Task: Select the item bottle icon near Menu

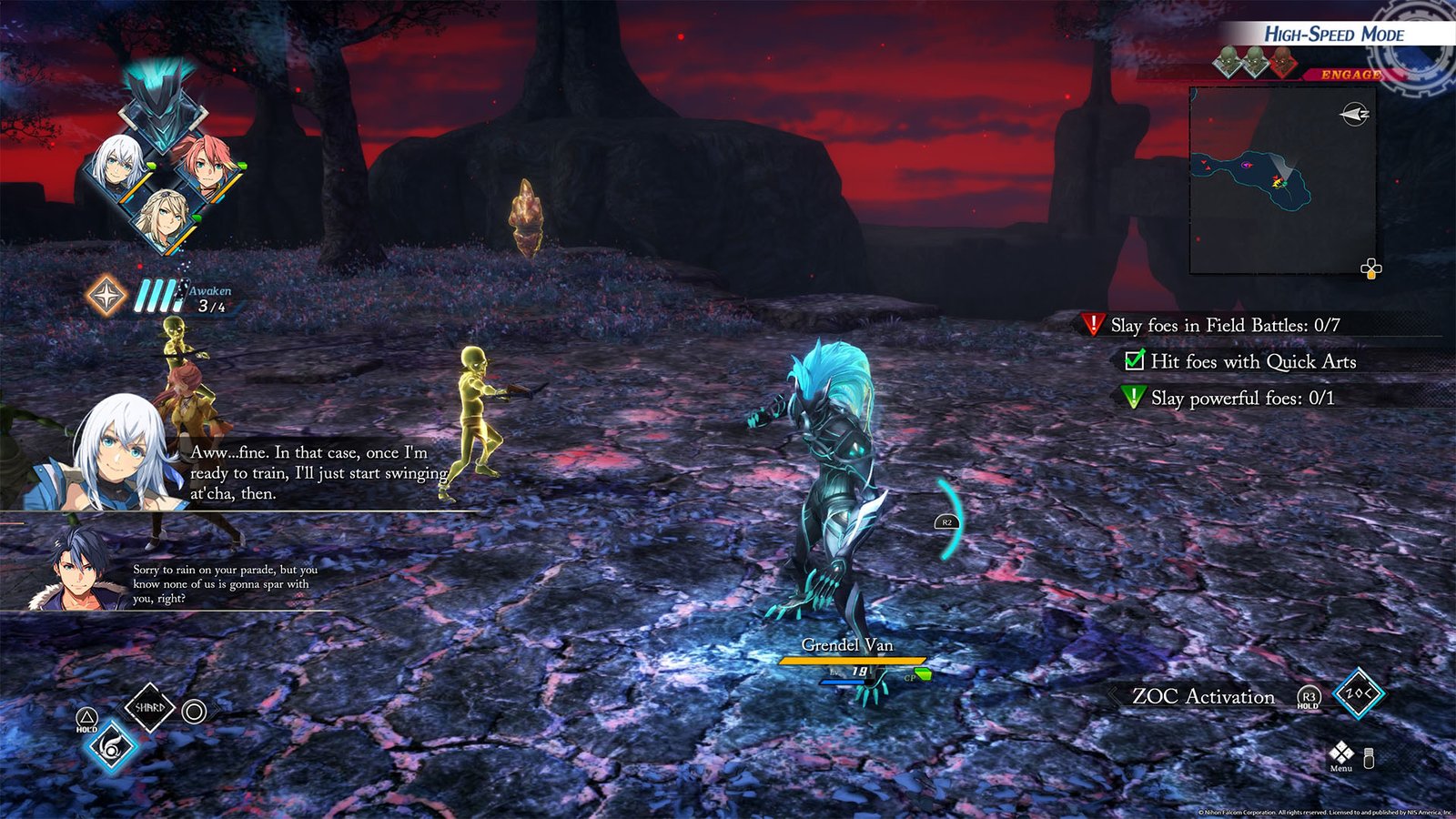Action: click(x=1368, y=757)
